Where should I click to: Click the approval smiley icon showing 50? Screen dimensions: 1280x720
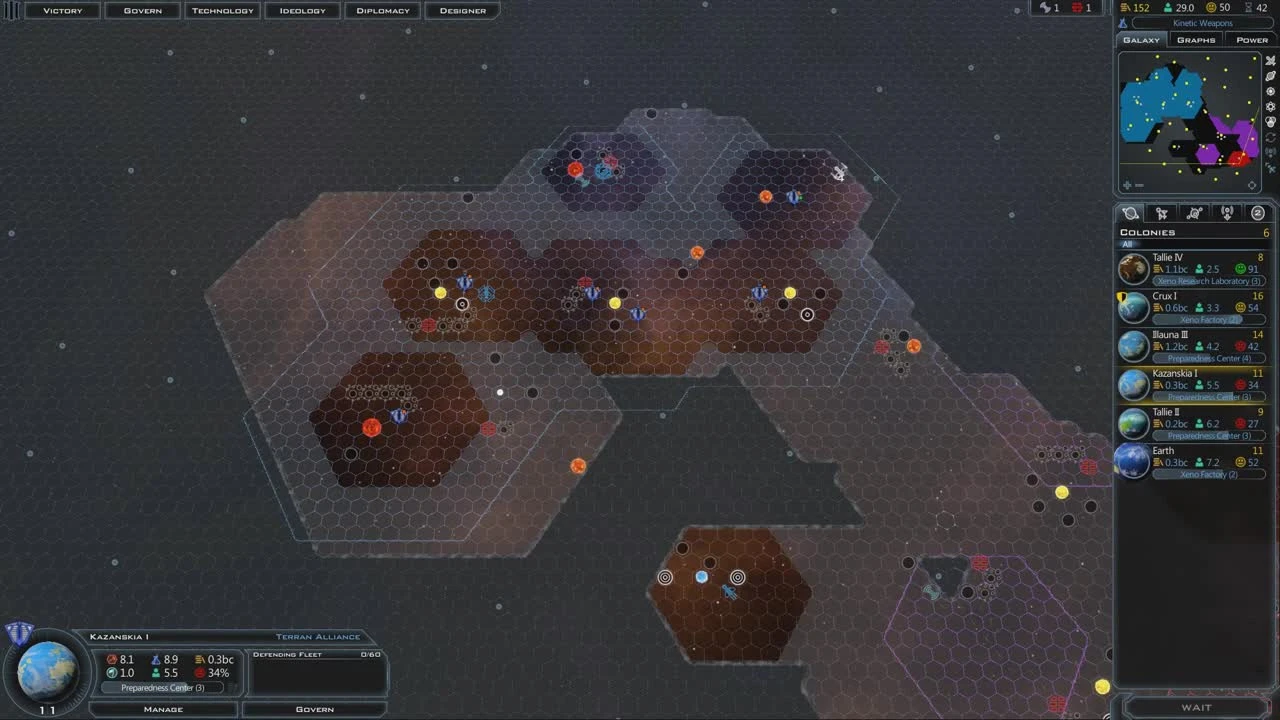(x=1209, y=8)
